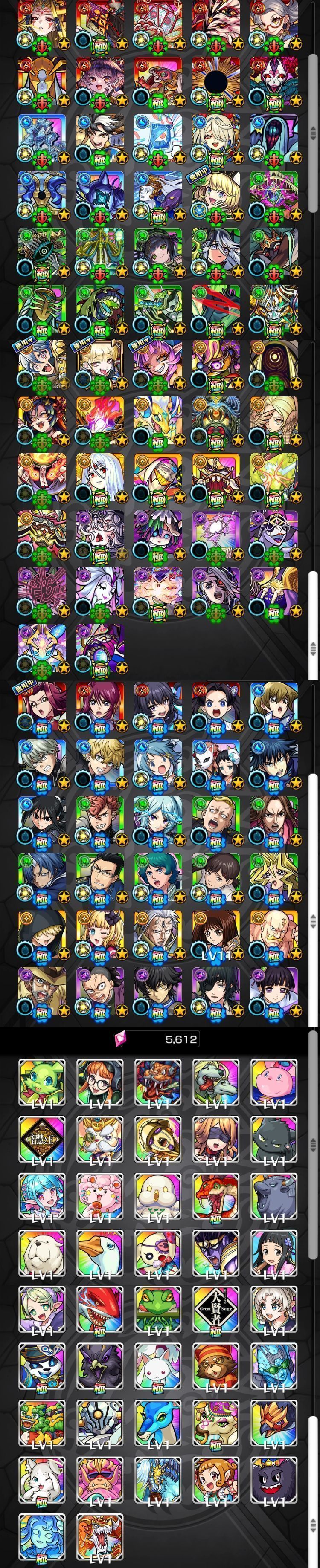Tap the fluffy white dog monster
This screenshot has height=1568, width=320.
pos(41,1252)
